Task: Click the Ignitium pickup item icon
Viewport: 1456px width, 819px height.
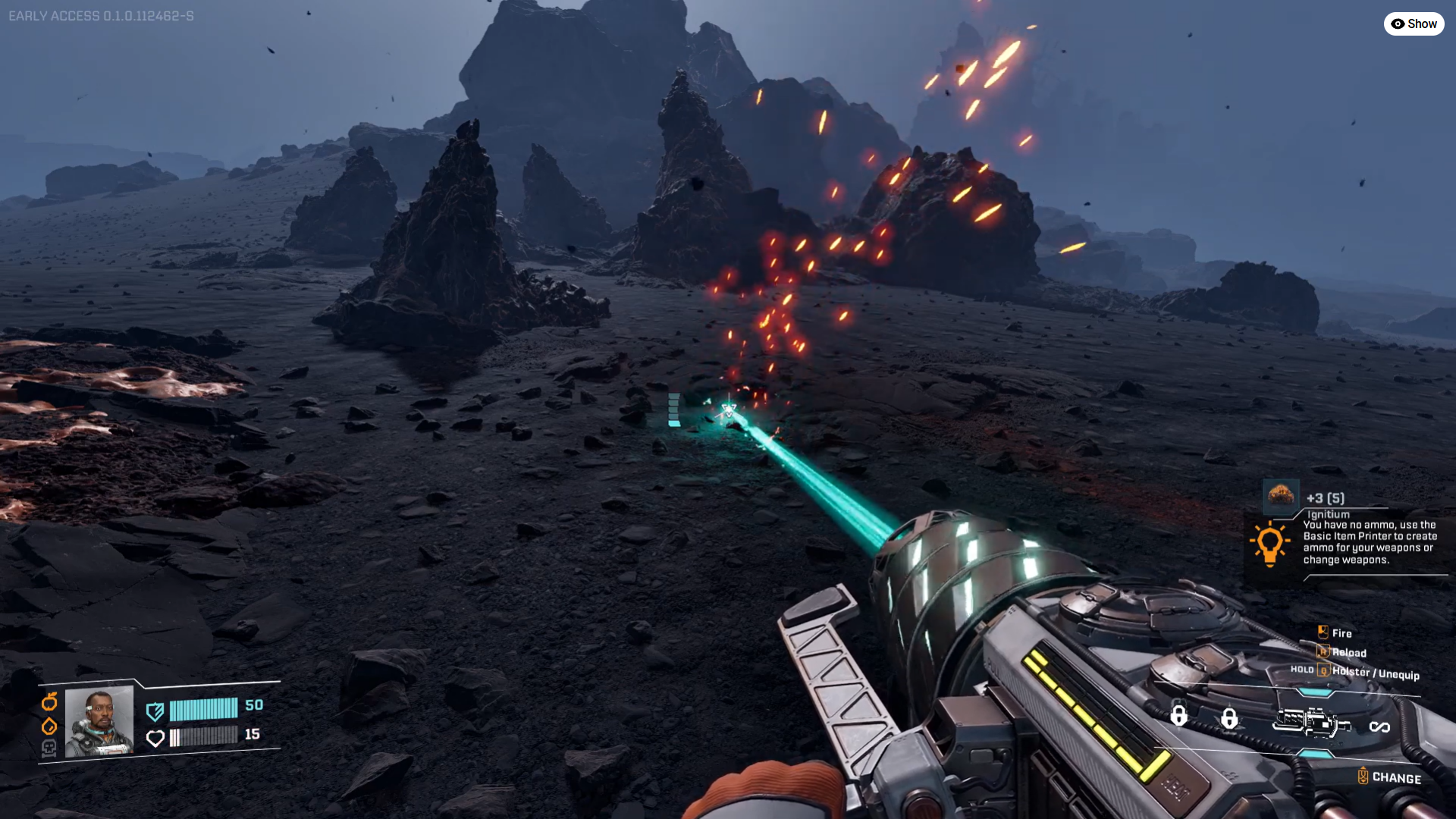Action: [x=1281, y=497]
